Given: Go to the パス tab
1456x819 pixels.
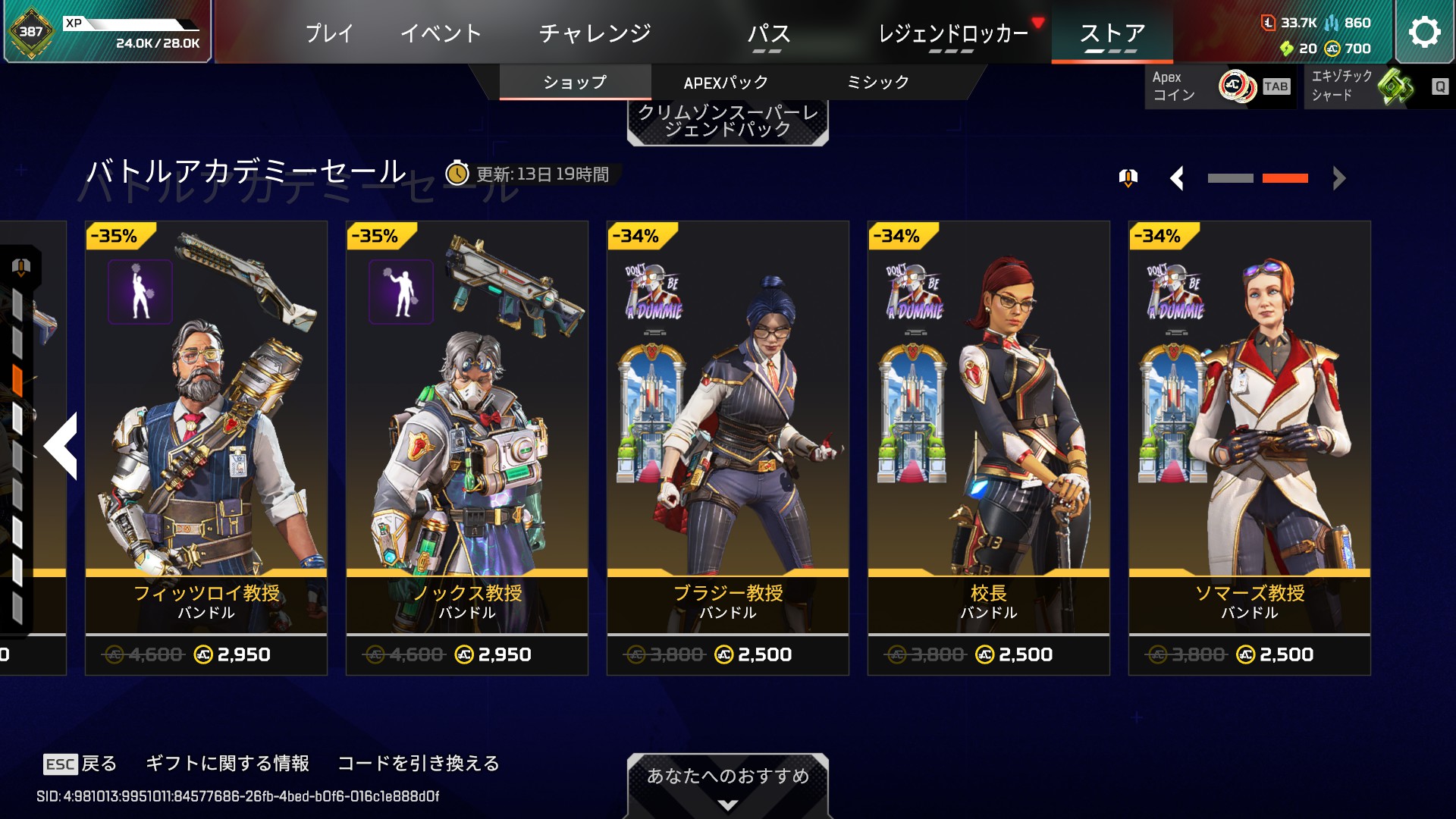Looking at the screenshot, I should click(768, 33).
